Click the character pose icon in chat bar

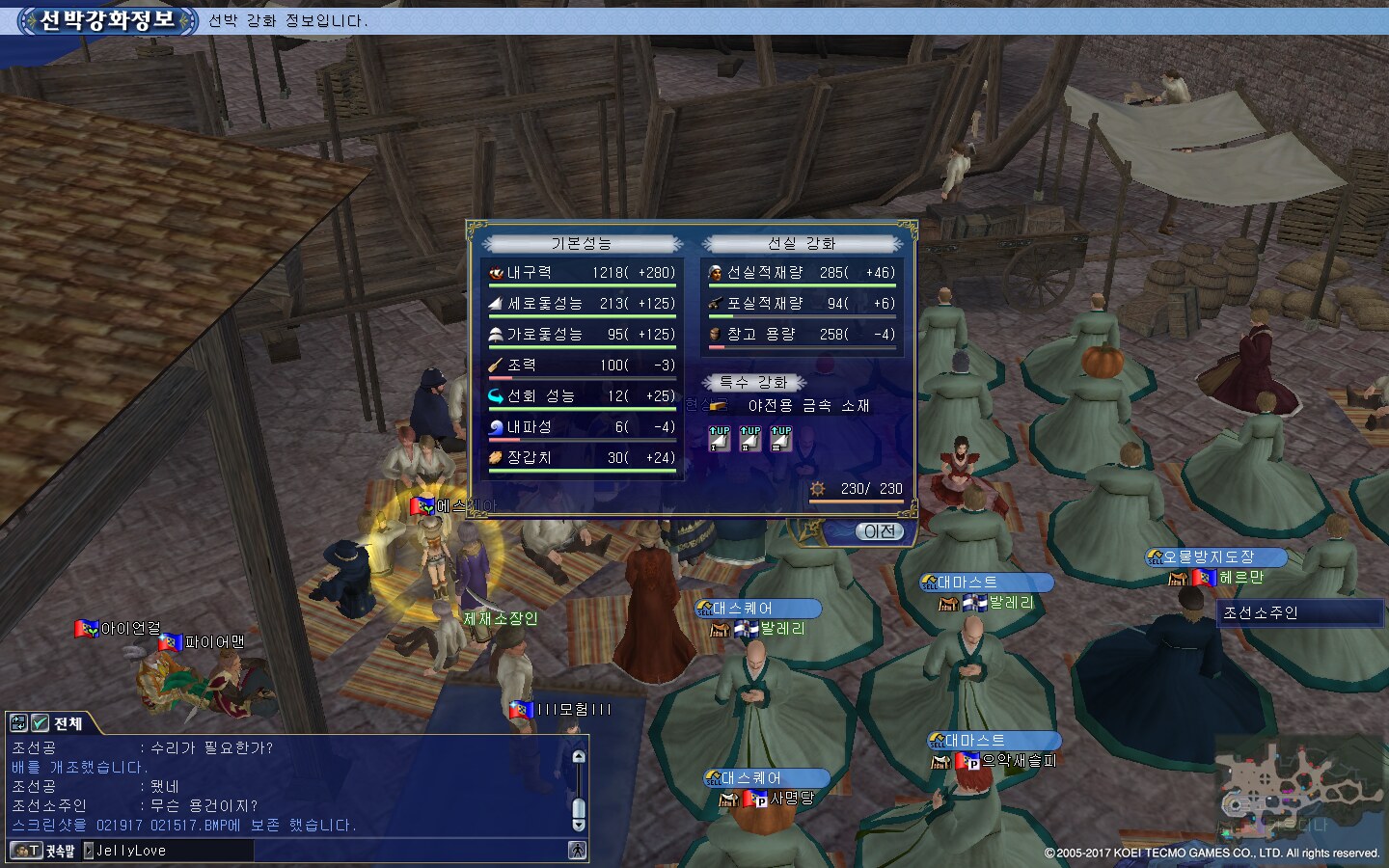[577, 851]
